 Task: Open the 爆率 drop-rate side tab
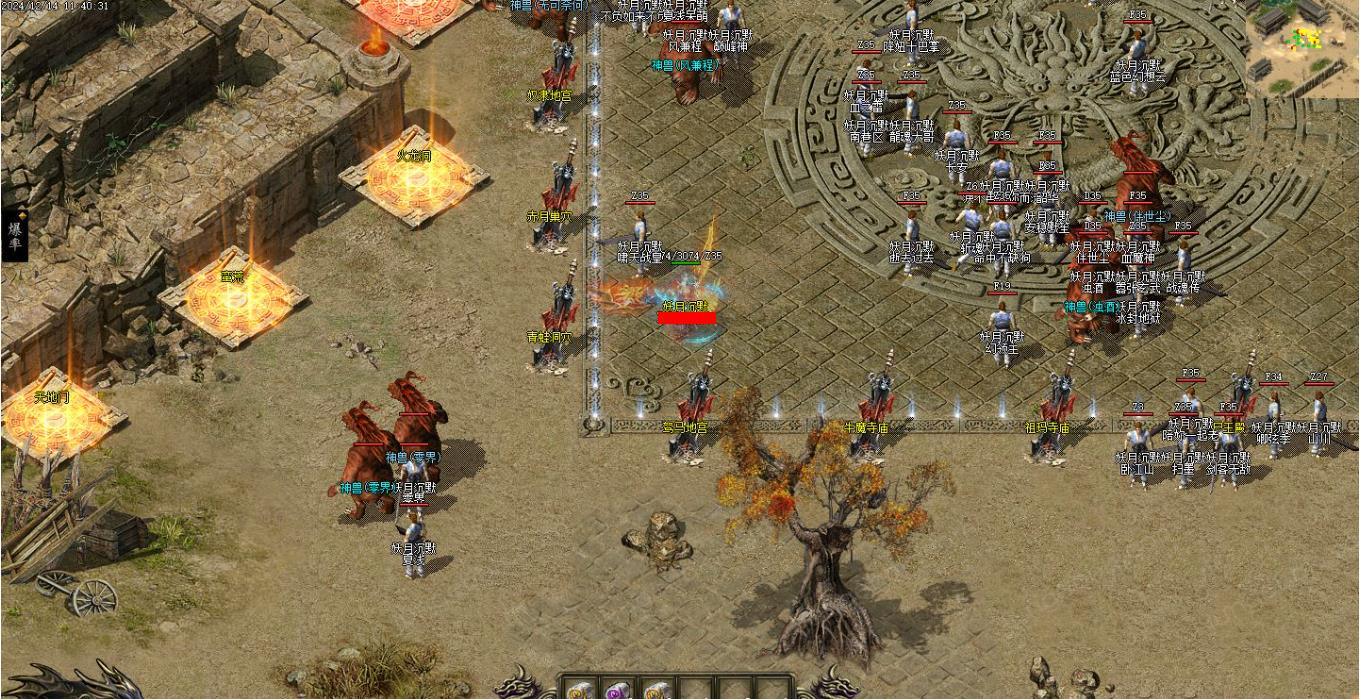tap(15, 235)
